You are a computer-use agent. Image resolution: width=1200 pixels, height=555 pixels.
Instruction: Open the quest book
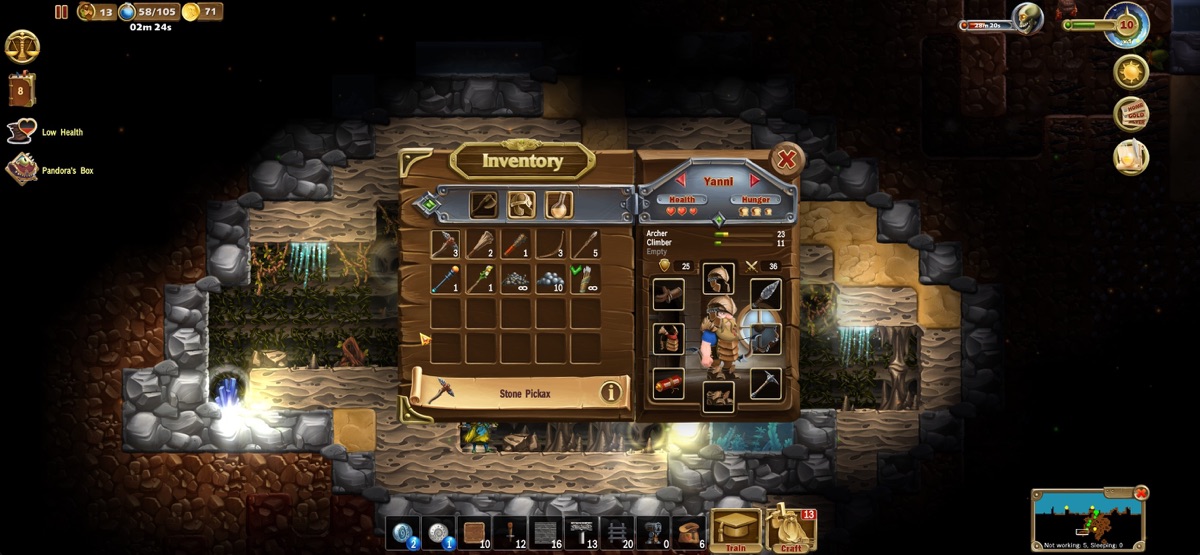click(x=22, y=89)
